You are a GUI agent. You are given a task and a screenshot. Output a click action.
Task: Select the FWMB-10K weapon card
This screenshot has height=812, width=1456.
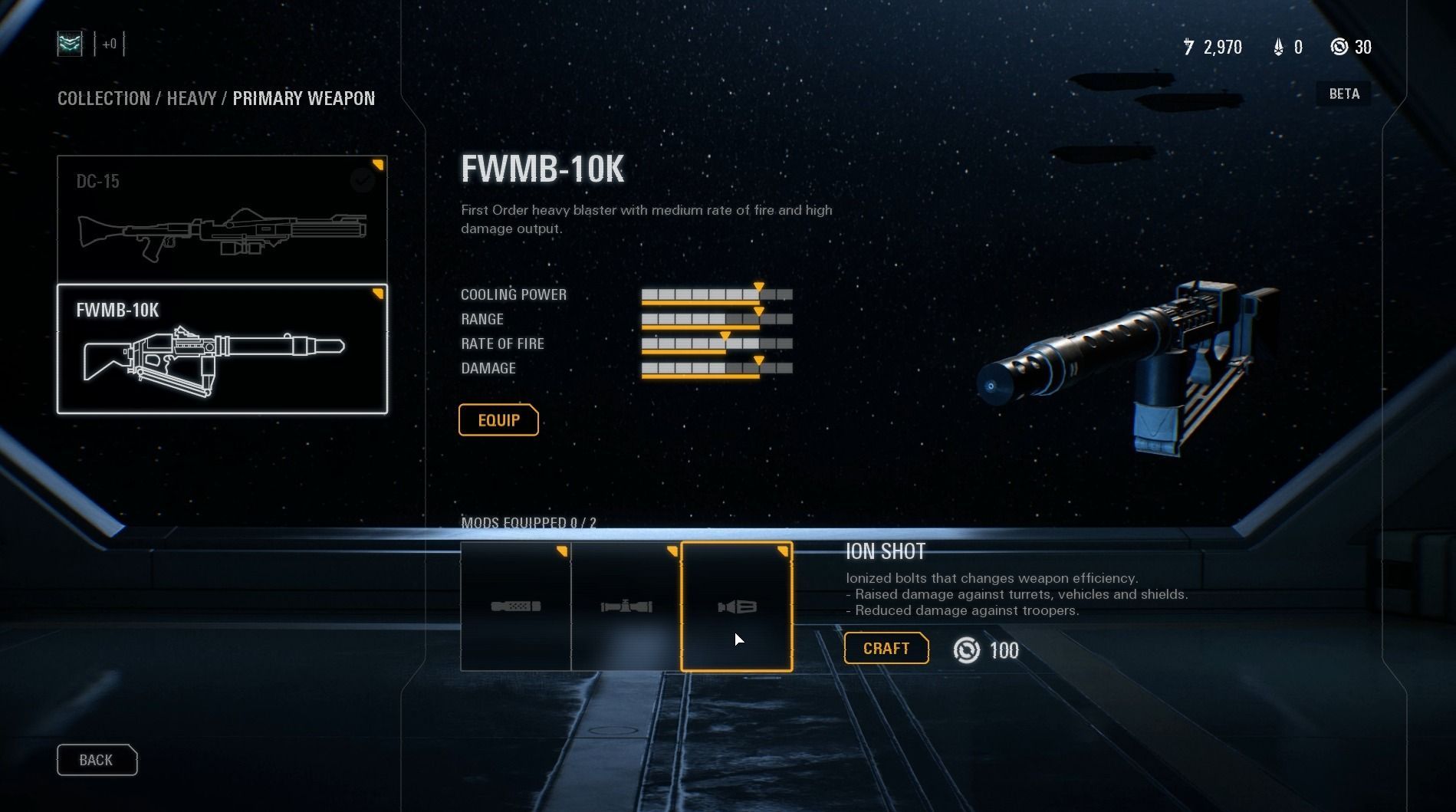[222, 349]
